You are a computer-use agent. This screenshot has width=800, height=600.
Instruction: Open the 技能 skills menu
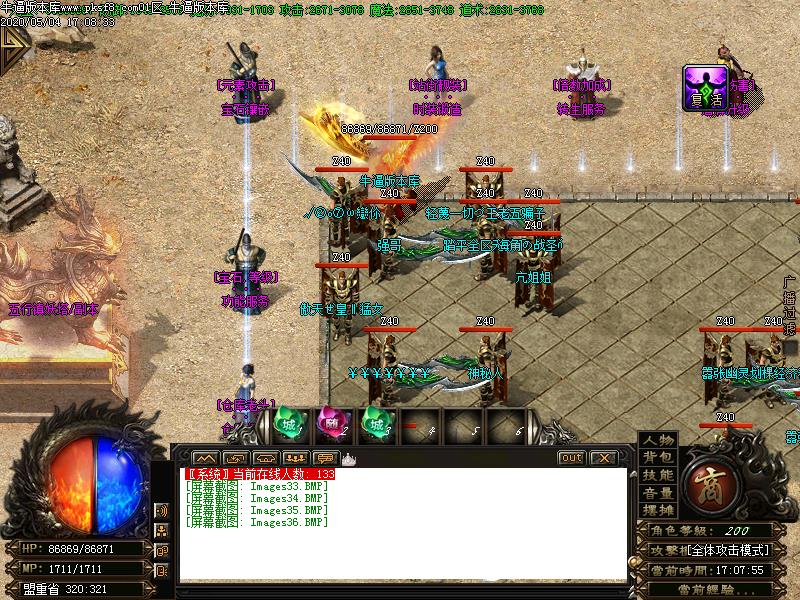[x=658, y=475]
